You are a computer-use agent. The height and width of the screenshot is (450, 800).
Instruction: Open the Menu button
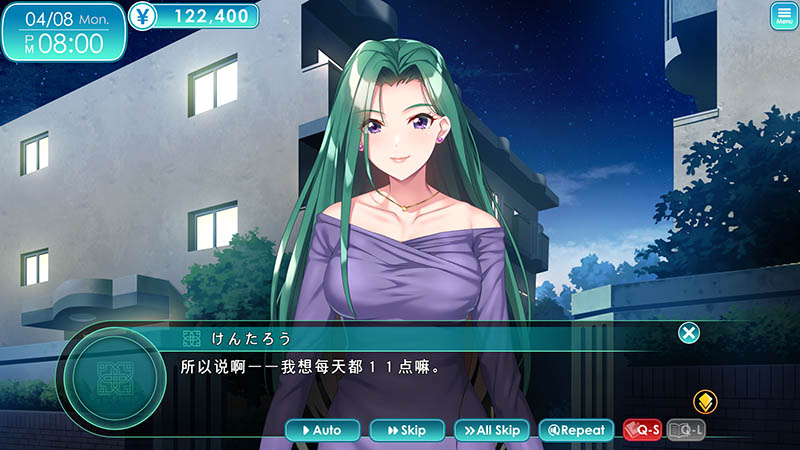[x=783, y=16]
